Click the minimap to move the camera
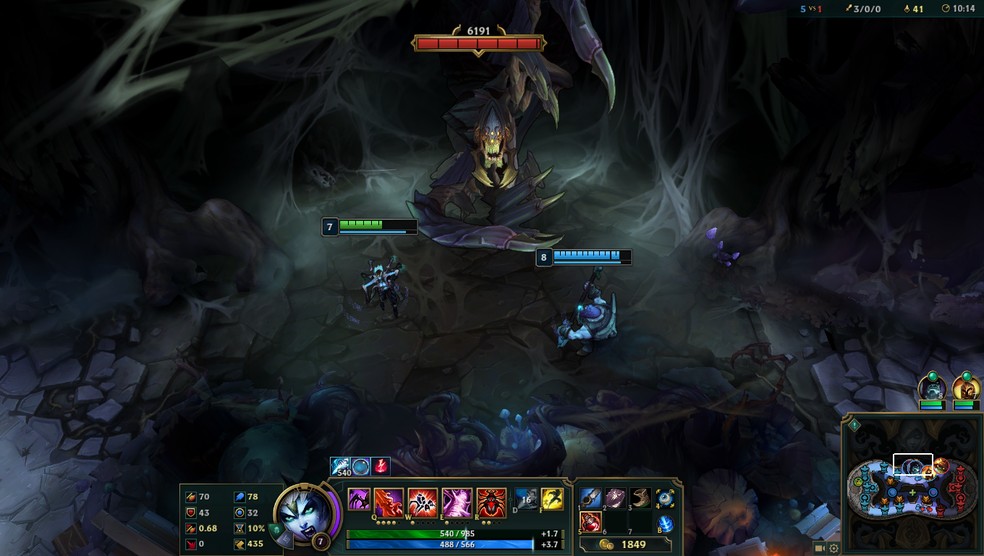 click(x=912, y=485)
